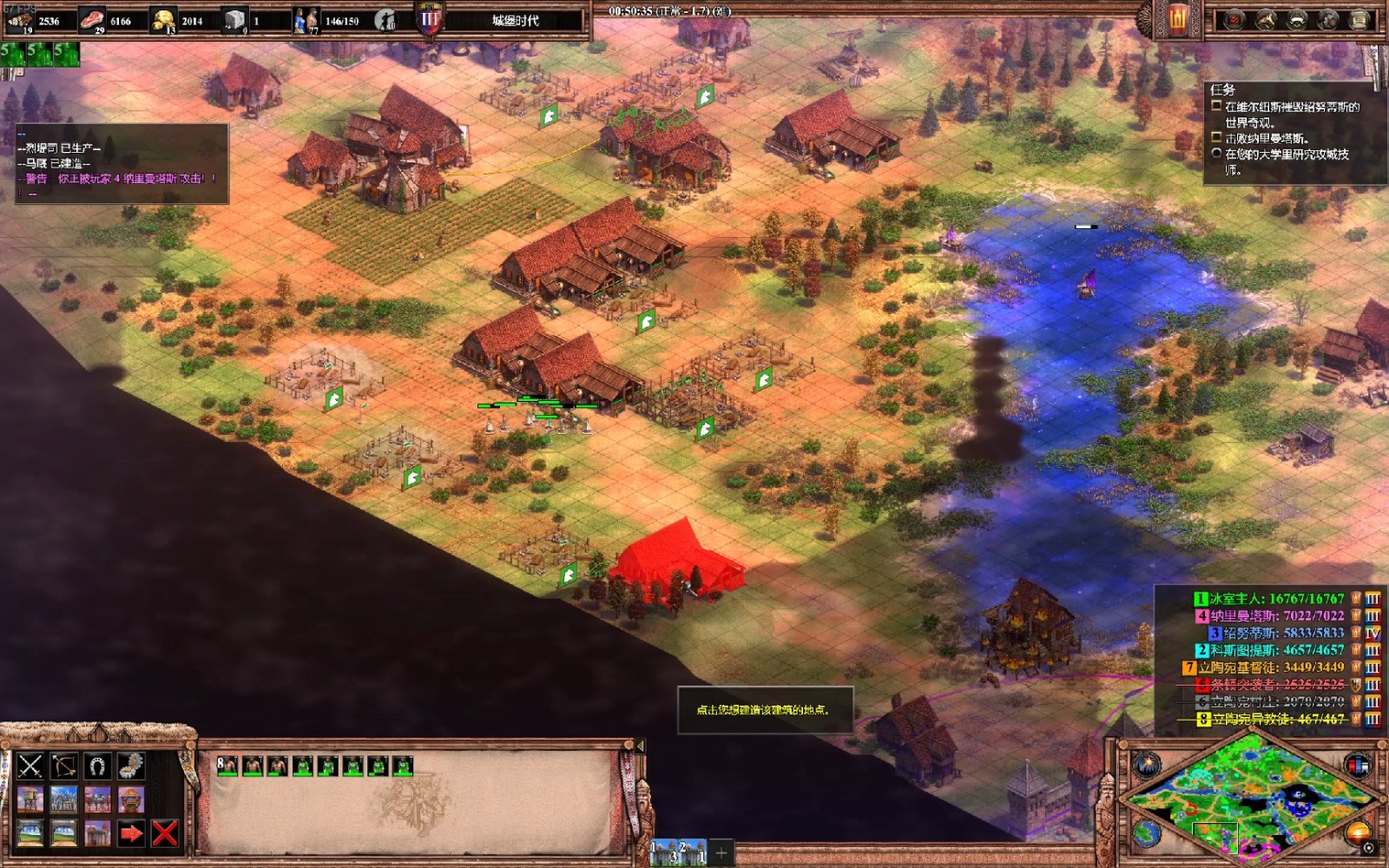Open the main menu scroll button
The width and height of the screenshot is (1389, 868).
tap(1359, 20)
